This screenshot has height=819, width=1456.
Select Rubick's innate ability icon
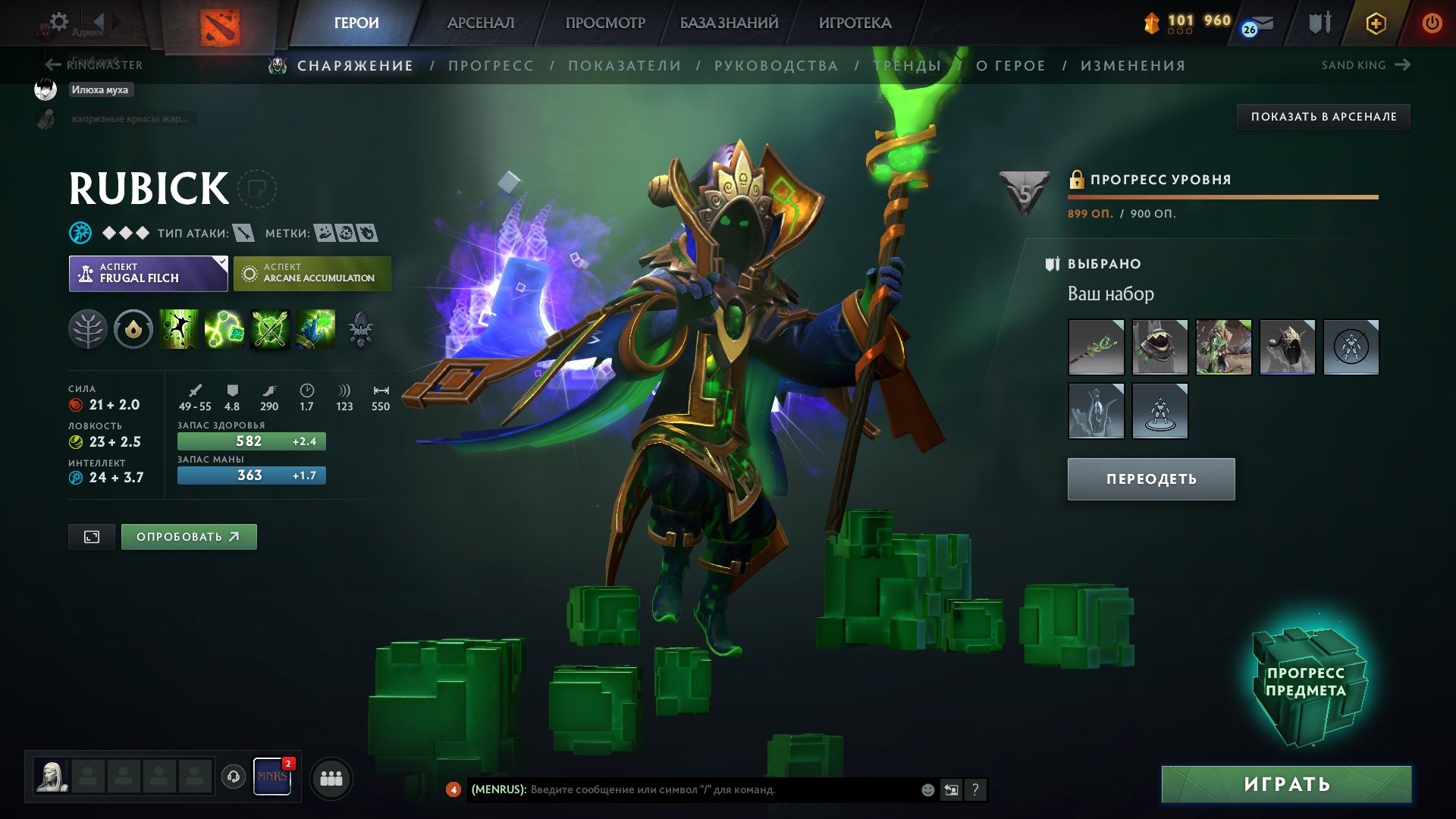[133, 329]
